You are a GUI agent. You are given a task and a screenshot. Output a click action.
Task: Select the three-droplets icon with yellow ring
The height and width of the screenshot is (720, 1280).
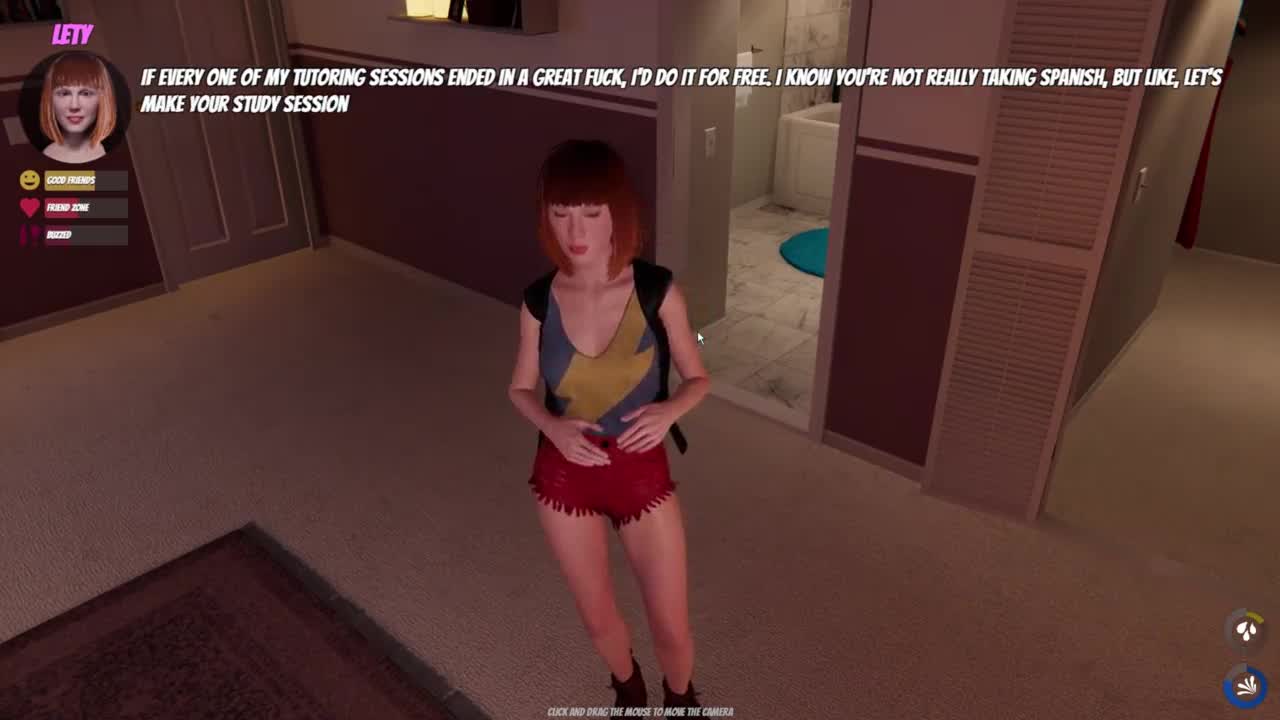pyautogui.click(x=1246, y=630)
